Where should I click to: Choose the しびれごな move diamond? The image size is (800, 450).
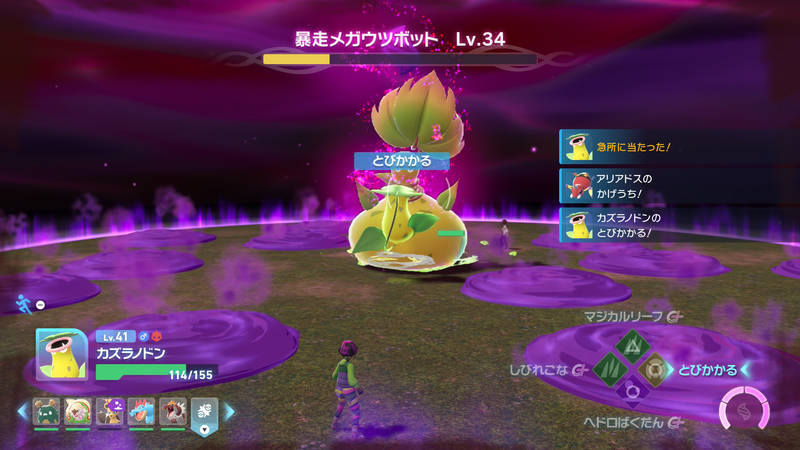608,370
